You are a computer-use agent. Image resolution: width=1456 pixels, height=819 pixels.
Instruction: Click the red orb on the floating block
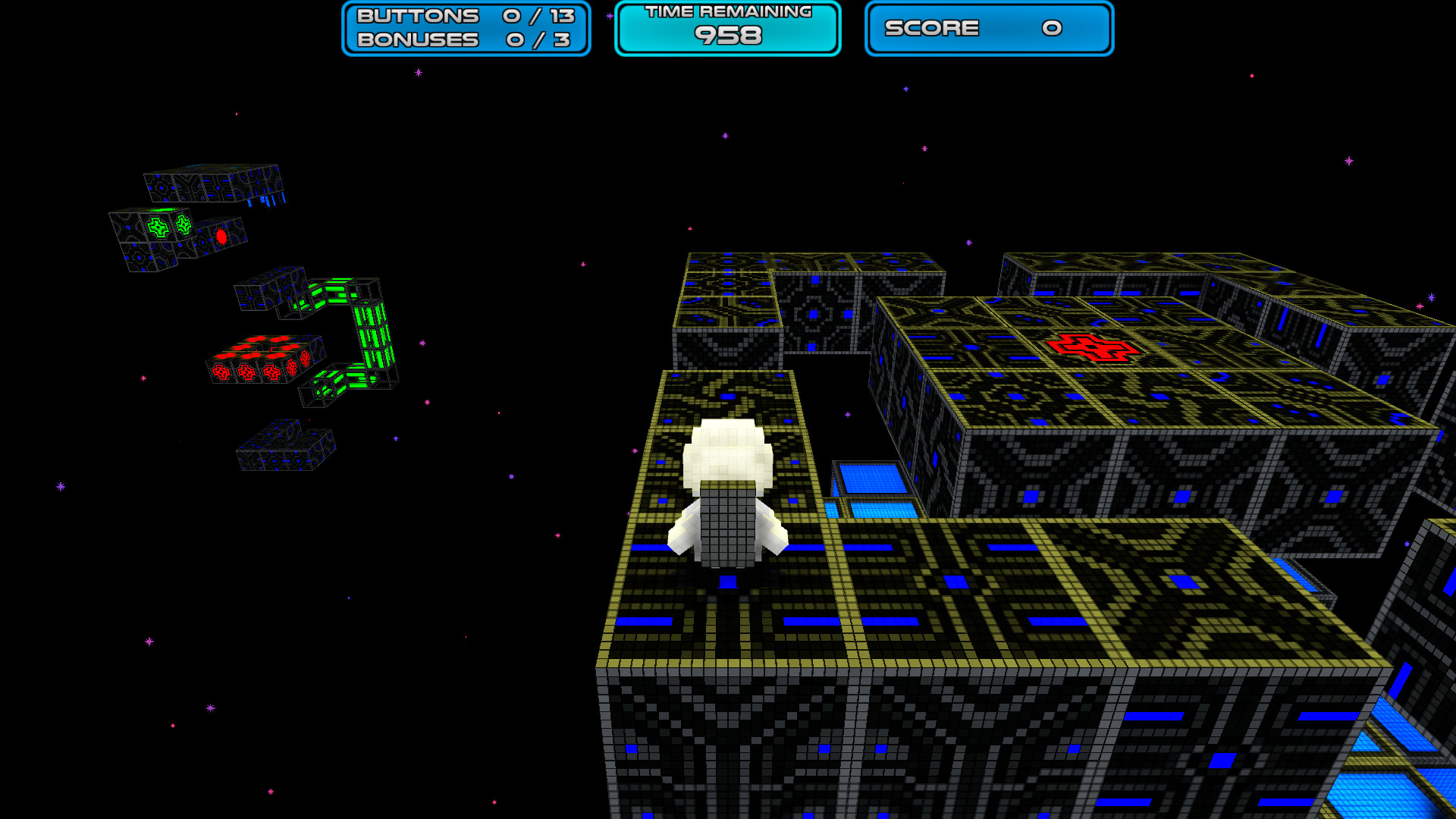pyautogui.click(x=221, y=235)
